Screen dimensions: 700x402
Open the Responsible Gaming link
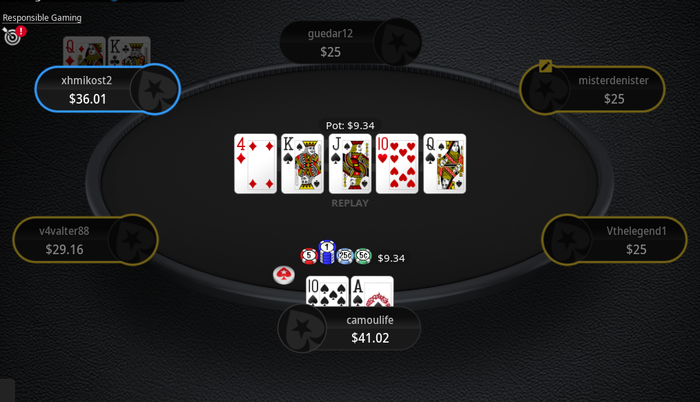[x=42, y=18]
